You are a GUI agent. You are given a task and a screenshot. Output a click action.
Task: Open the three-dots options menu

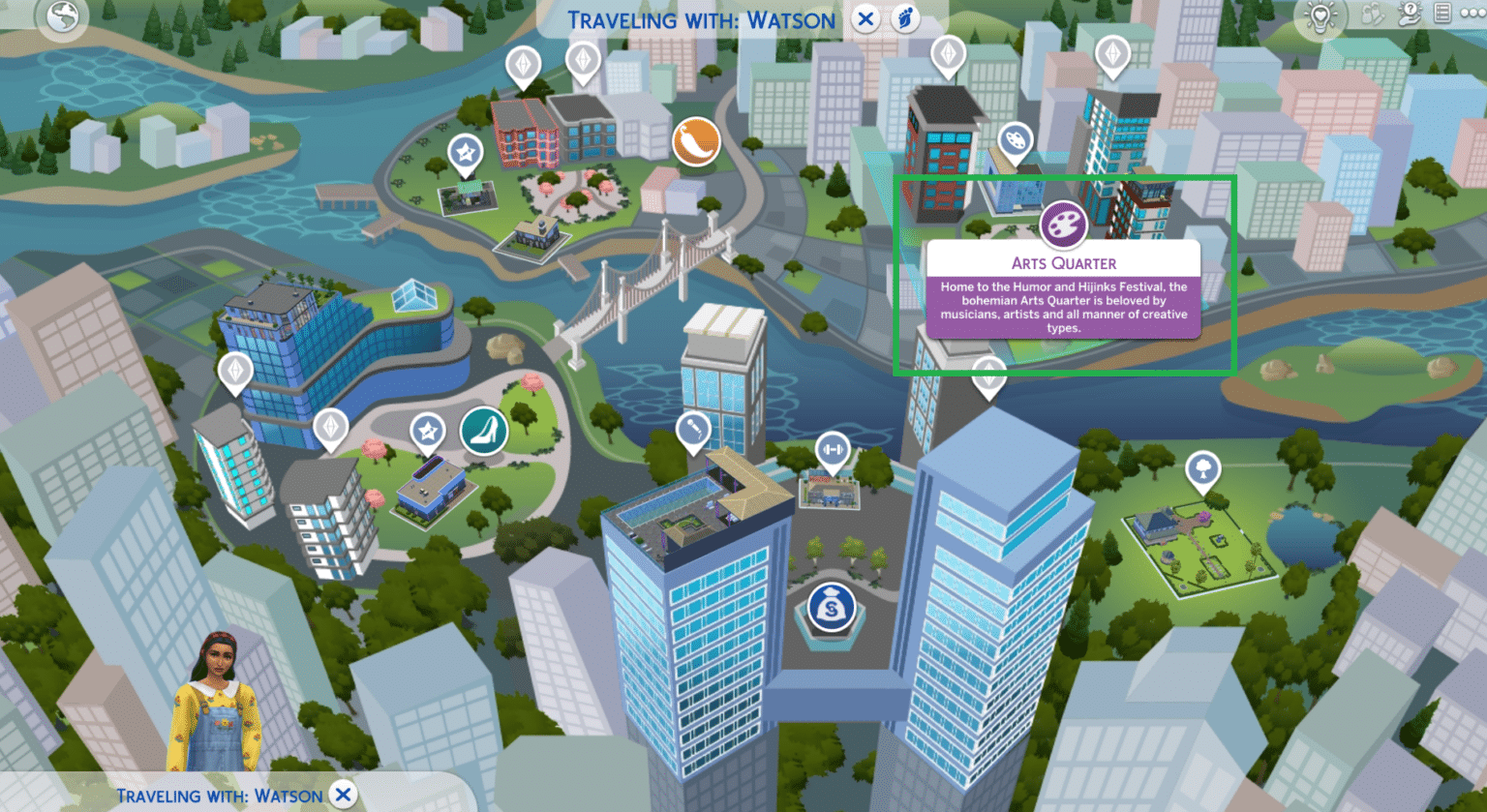coord(1471,14)
